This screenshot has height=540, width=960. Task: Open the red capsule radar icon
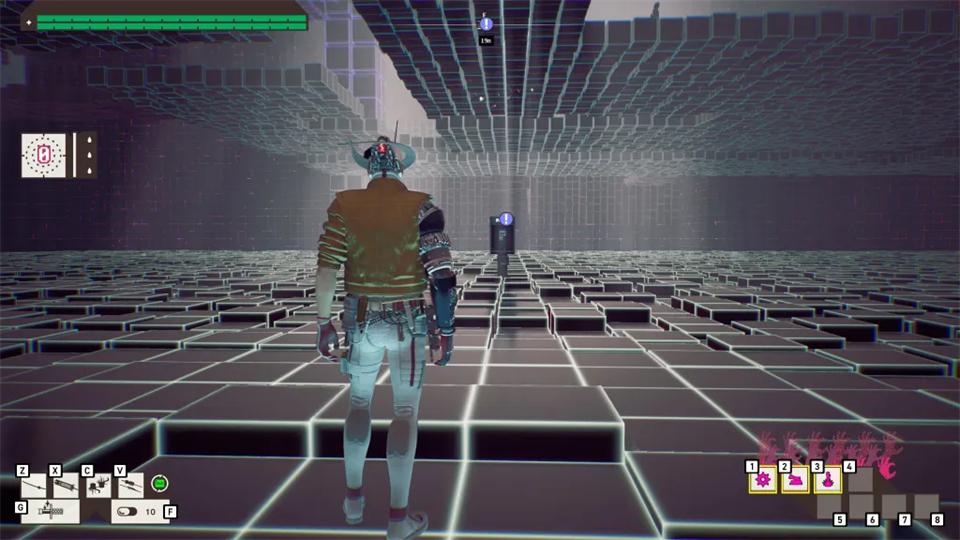click(x=44, y=156)
